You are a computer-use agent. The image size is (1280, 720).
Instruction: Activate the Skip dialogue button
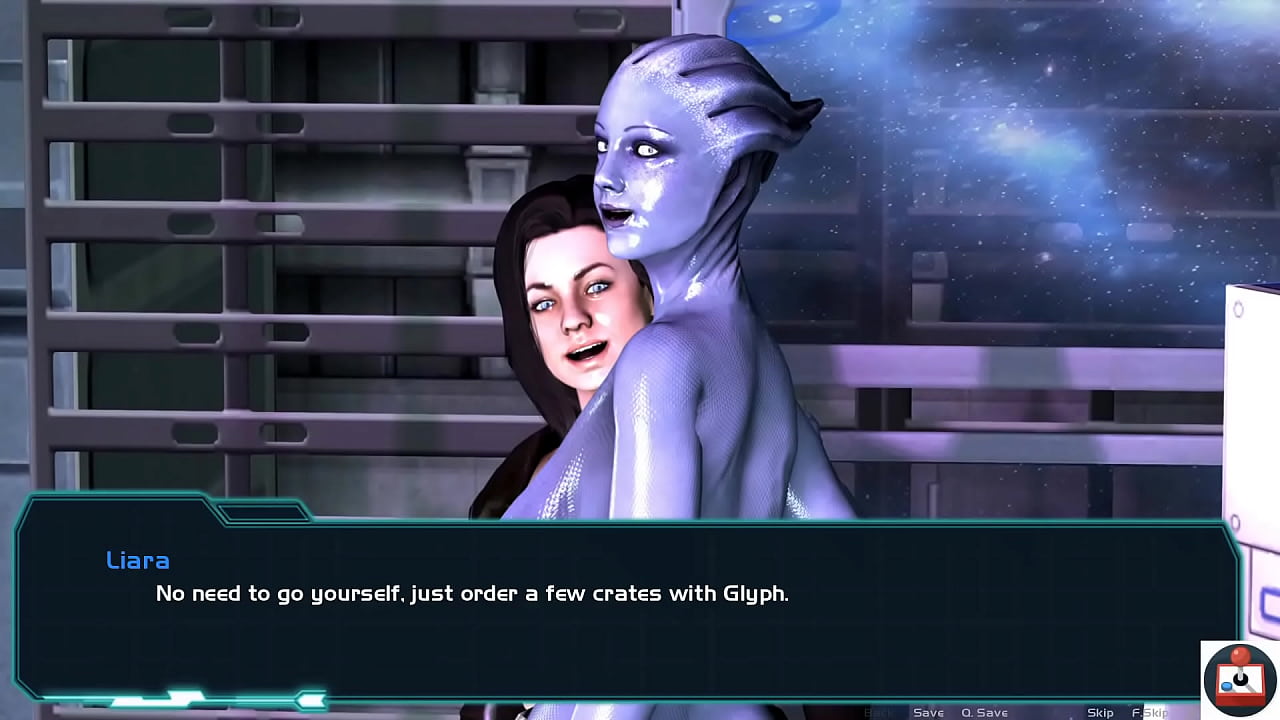coord(1100,712)
